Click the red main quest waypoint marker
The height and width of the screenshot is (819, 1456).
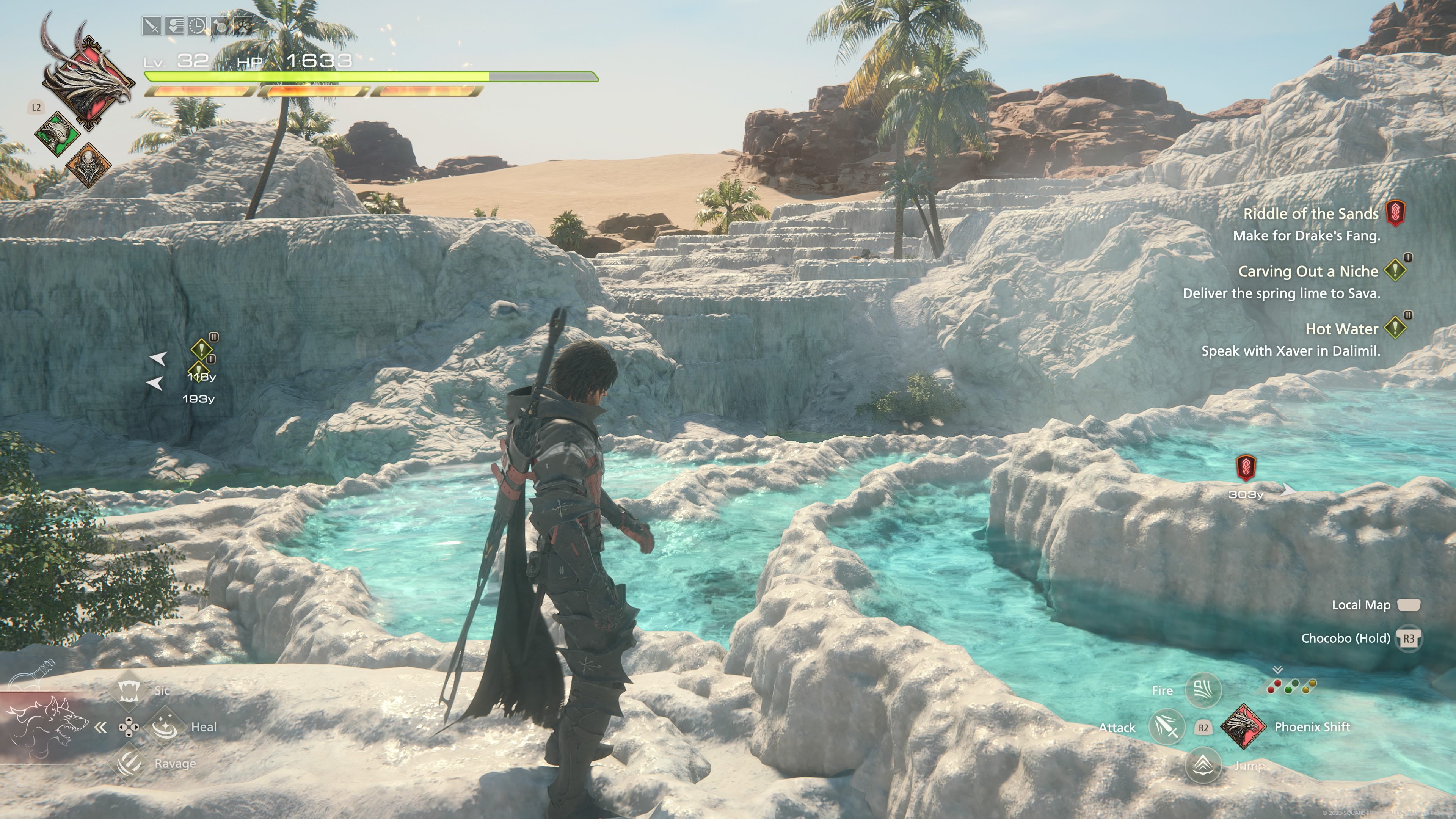pos(1246,467)
